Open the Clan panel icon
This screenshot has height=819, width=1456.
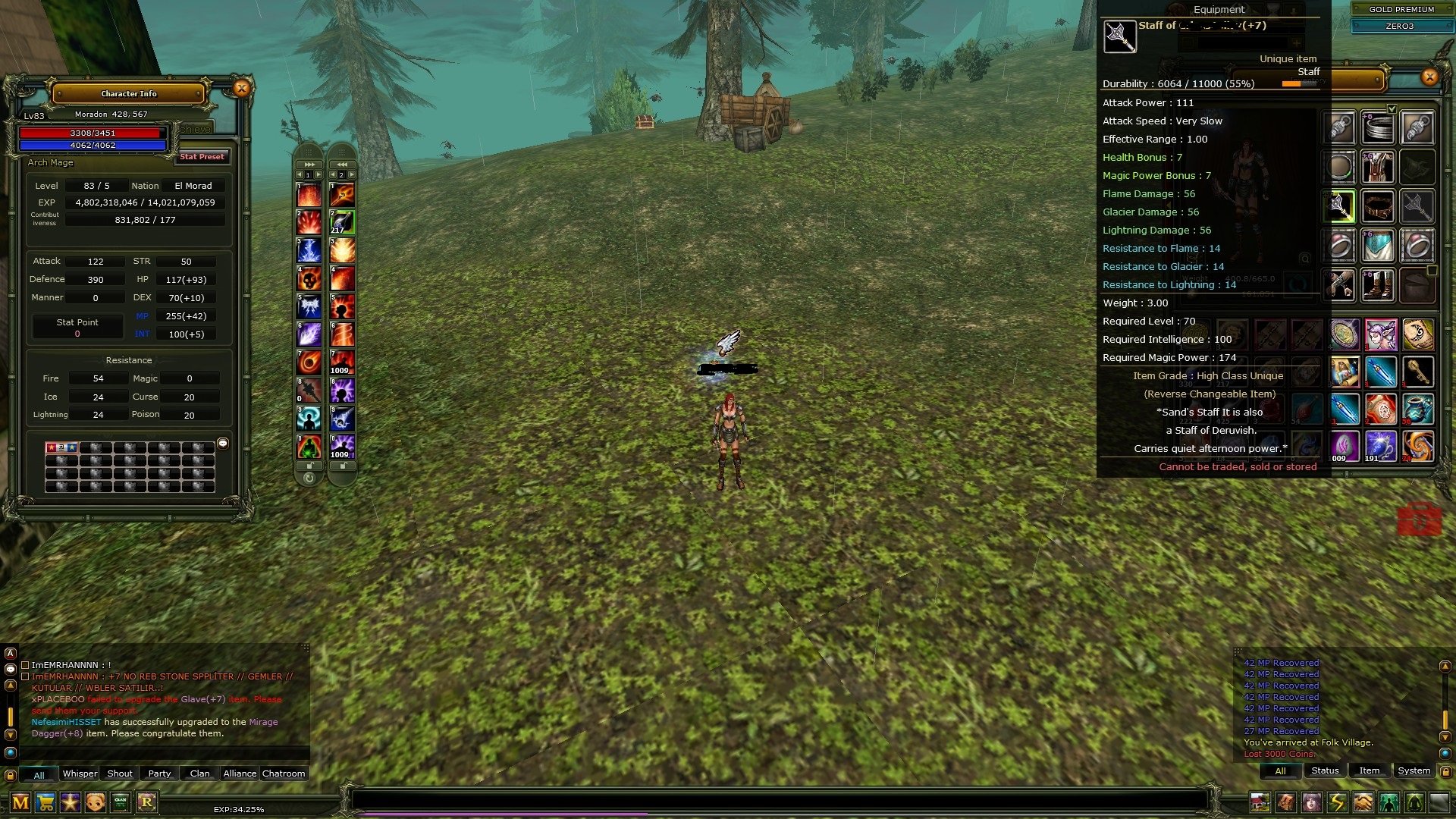click(x=121, y=802)
